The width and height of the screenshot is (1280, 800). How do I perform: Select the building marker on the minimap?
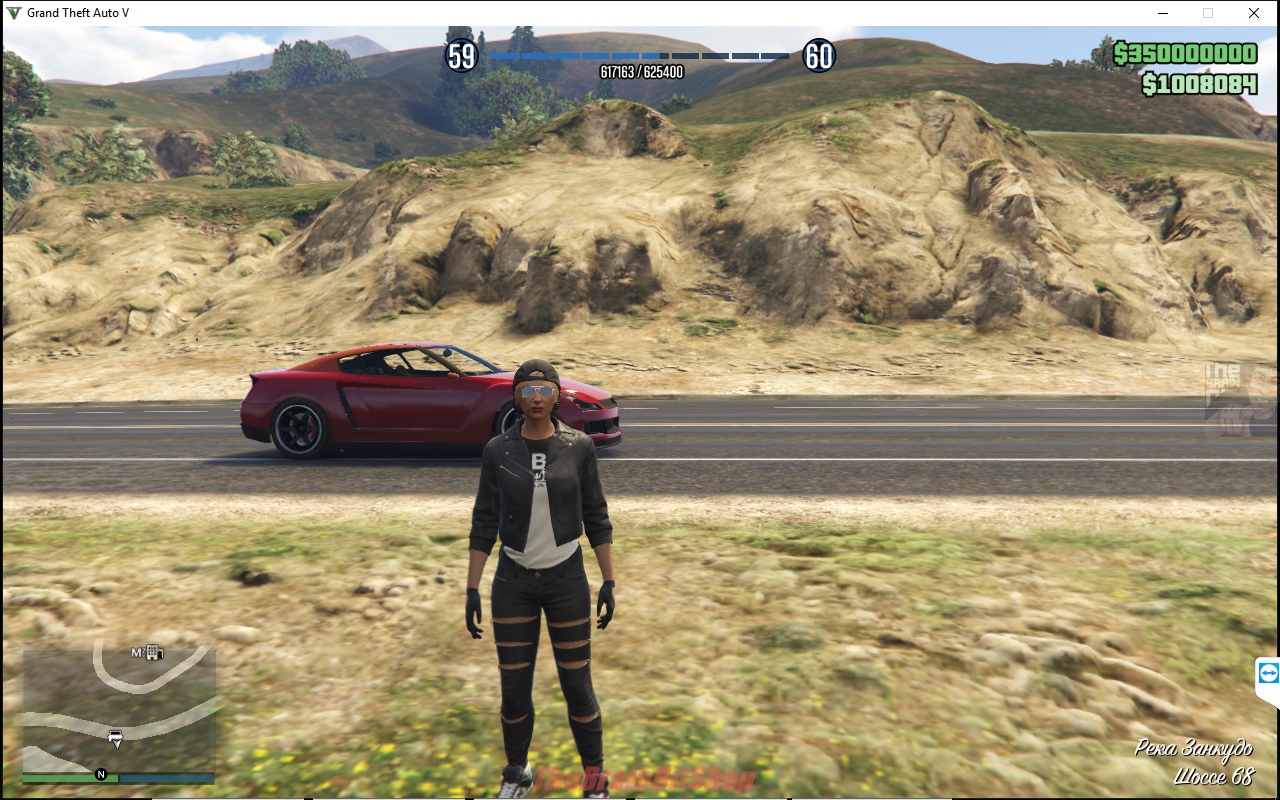pos(153,653)
